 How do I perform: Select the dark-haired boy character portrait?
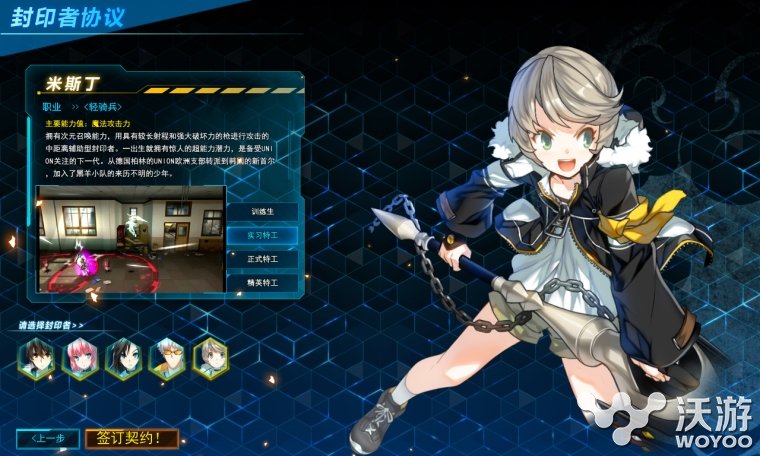(36, 358)
